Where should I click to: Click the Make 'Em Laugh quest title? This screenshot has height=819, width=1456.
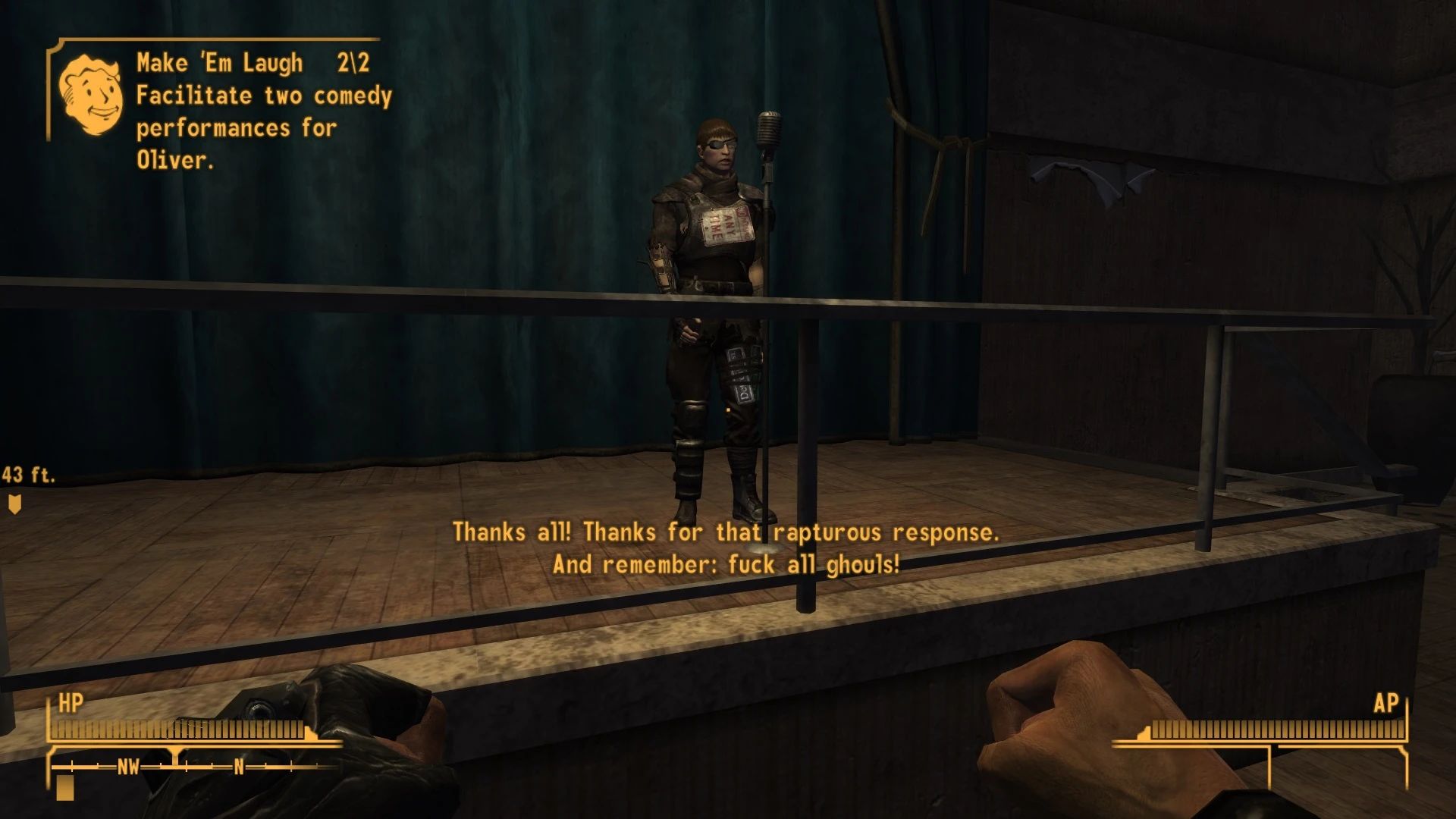[x=218, y=62]
